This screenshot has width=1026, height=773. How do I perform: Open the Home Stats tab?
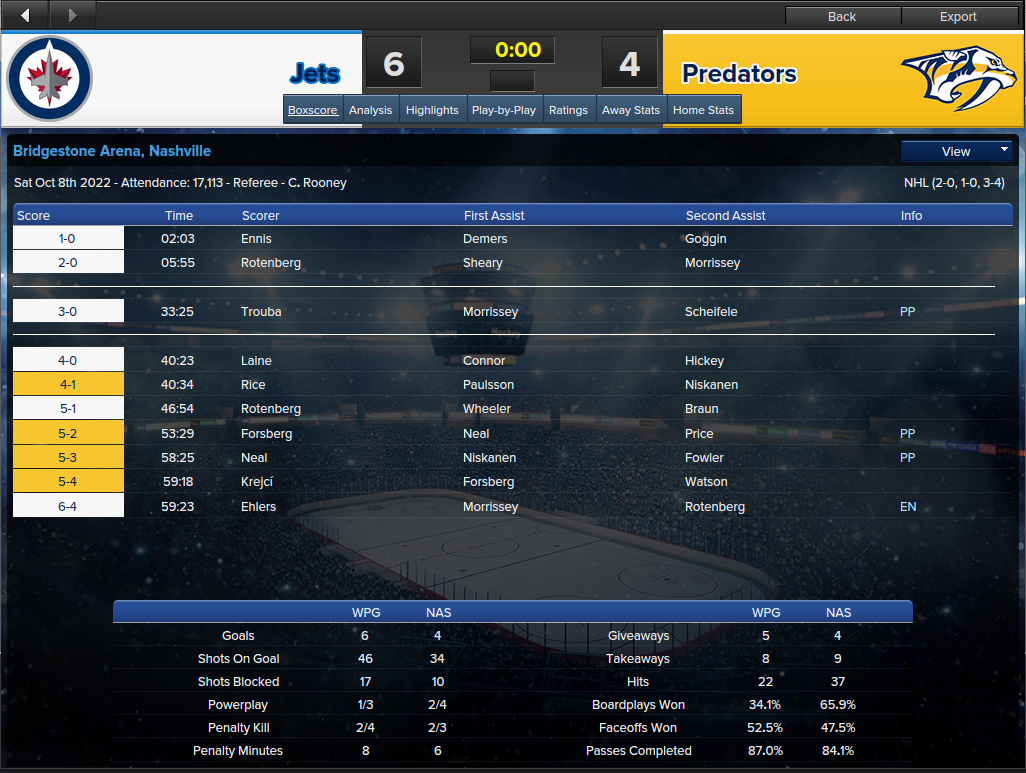tap(703, 110)
